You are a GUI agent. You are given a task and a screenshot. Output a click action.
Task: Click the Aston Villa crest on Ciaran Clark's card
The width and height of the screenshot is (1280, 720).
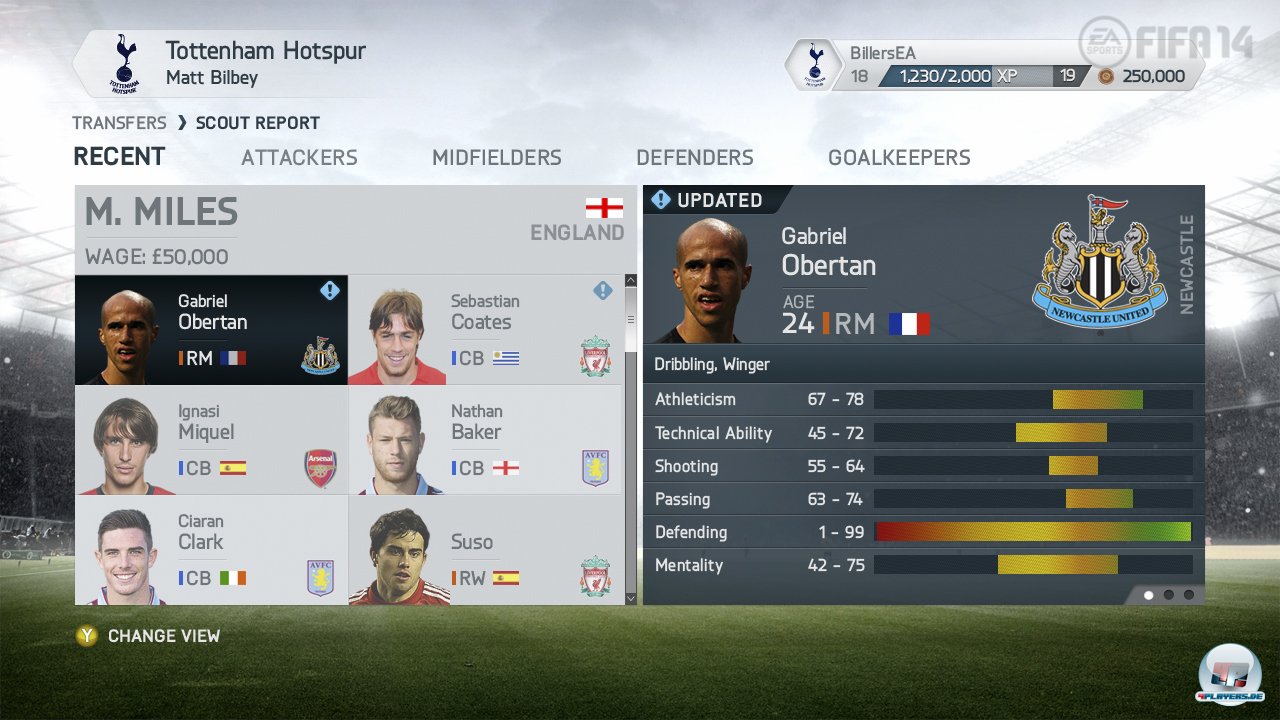pos(320,576)
